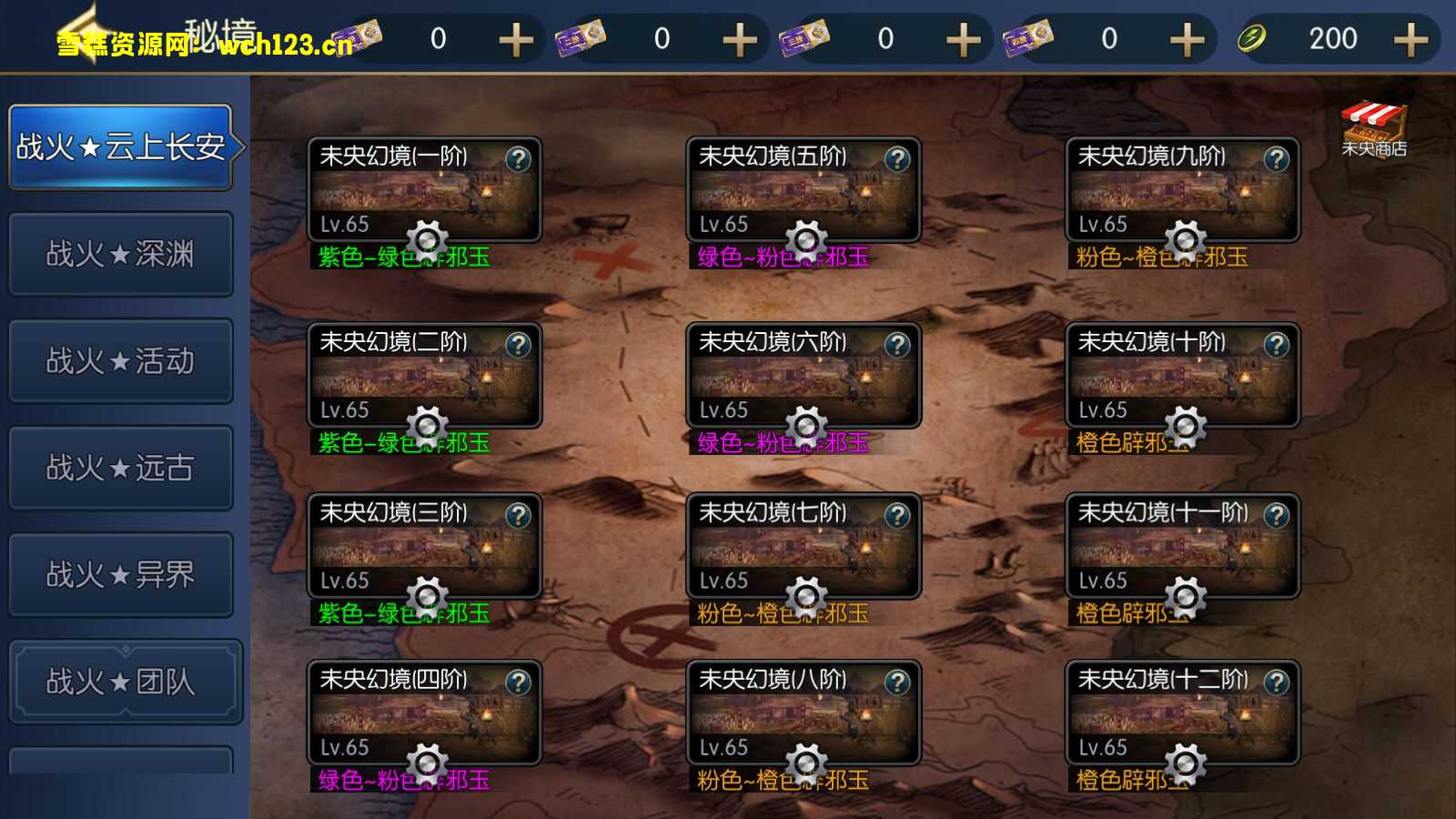The width and height of the screenshot is (1456, 819).
Task: Select the 战火★异界 entry
Action: [121, 573]
